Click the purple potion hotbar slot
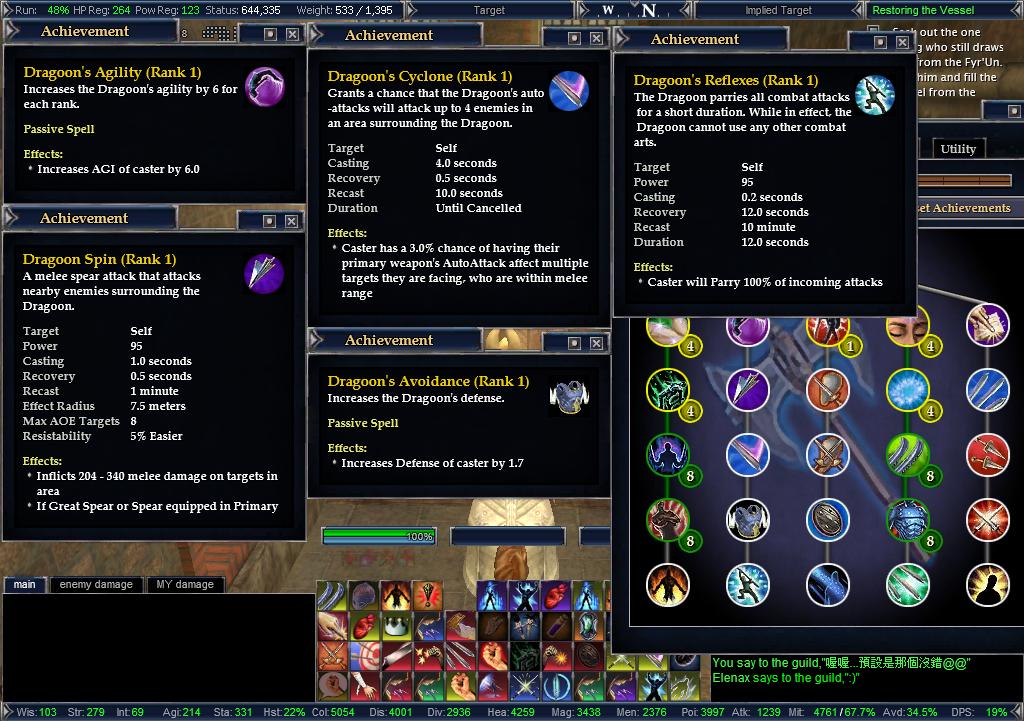Image resolution: width=1024 pixels, height=721 pixels. (556, 627)
